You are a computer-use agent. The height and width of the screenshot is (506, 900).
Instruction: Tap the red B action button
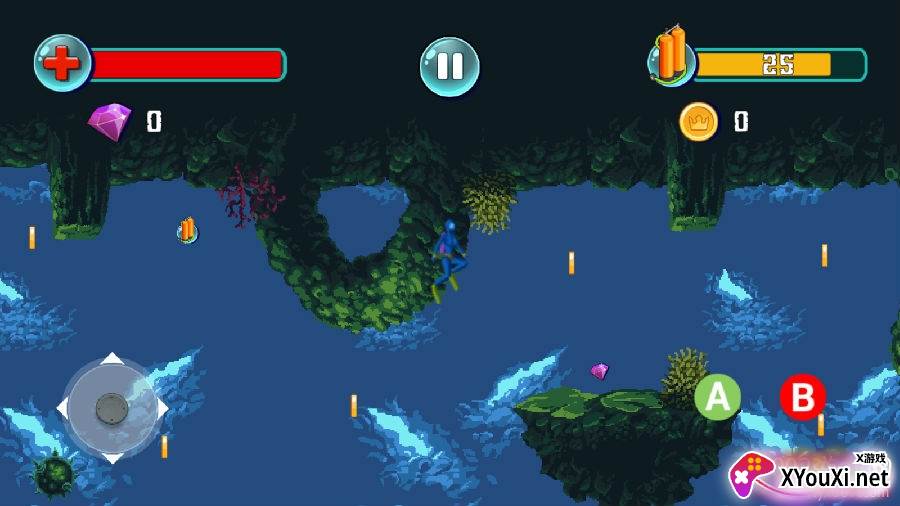point(803,397)
